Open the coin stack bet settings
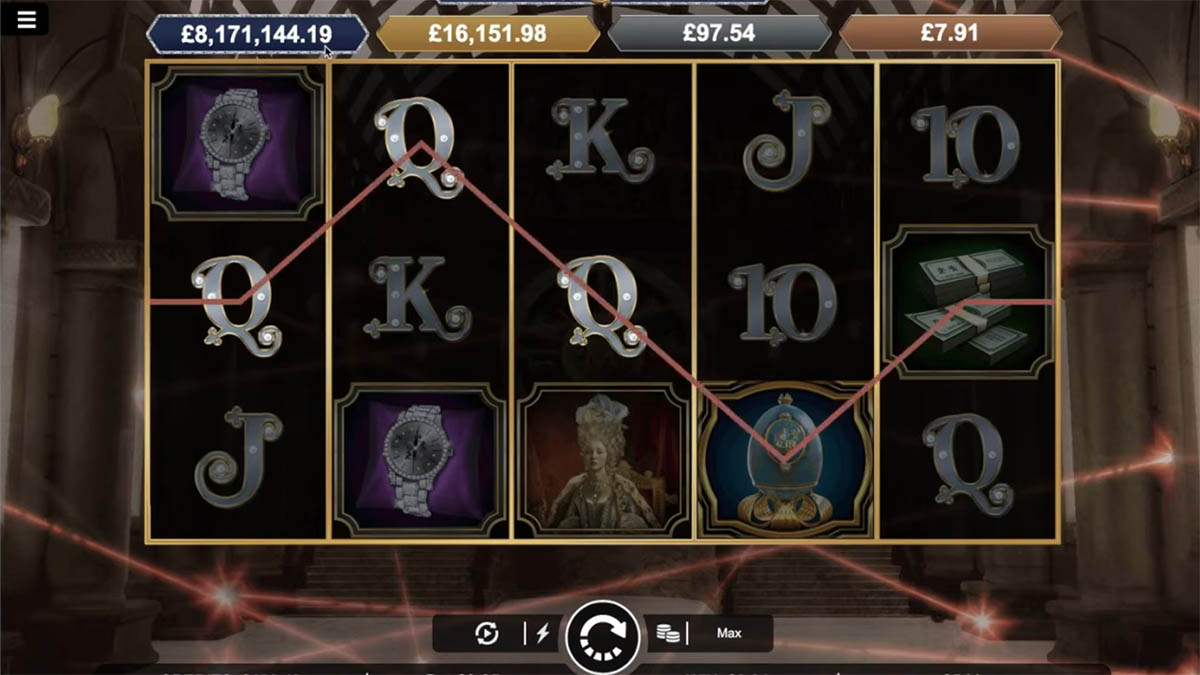Screen dimensions: 1200x675 pyautogui.click(x=668, y=633)
